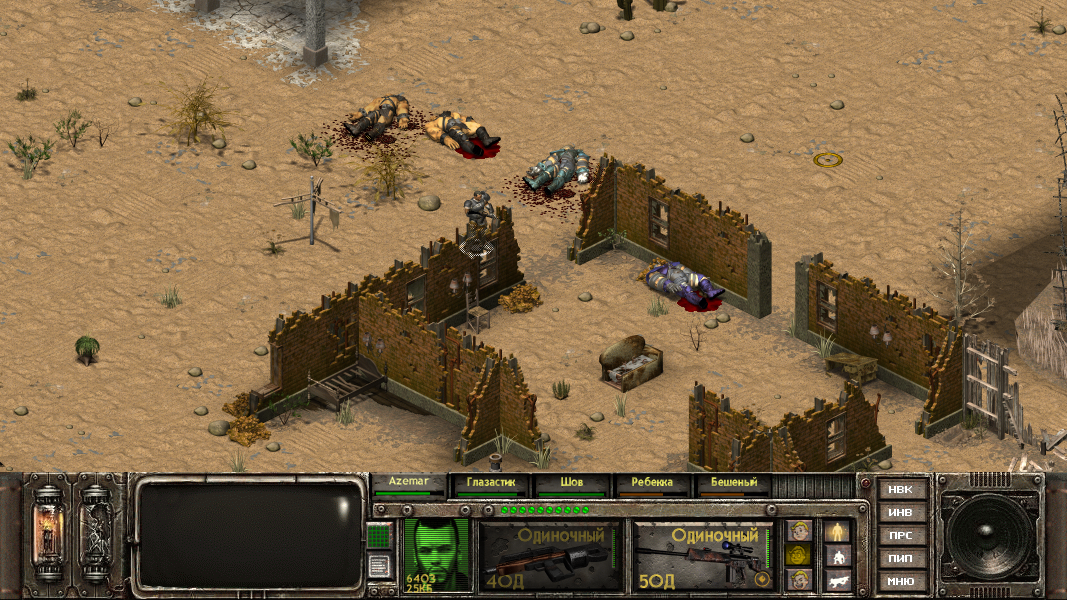Select squad member Бешеный
Image resolution: width=1067 pixels, height=600 pixels.
click(734, 484)
